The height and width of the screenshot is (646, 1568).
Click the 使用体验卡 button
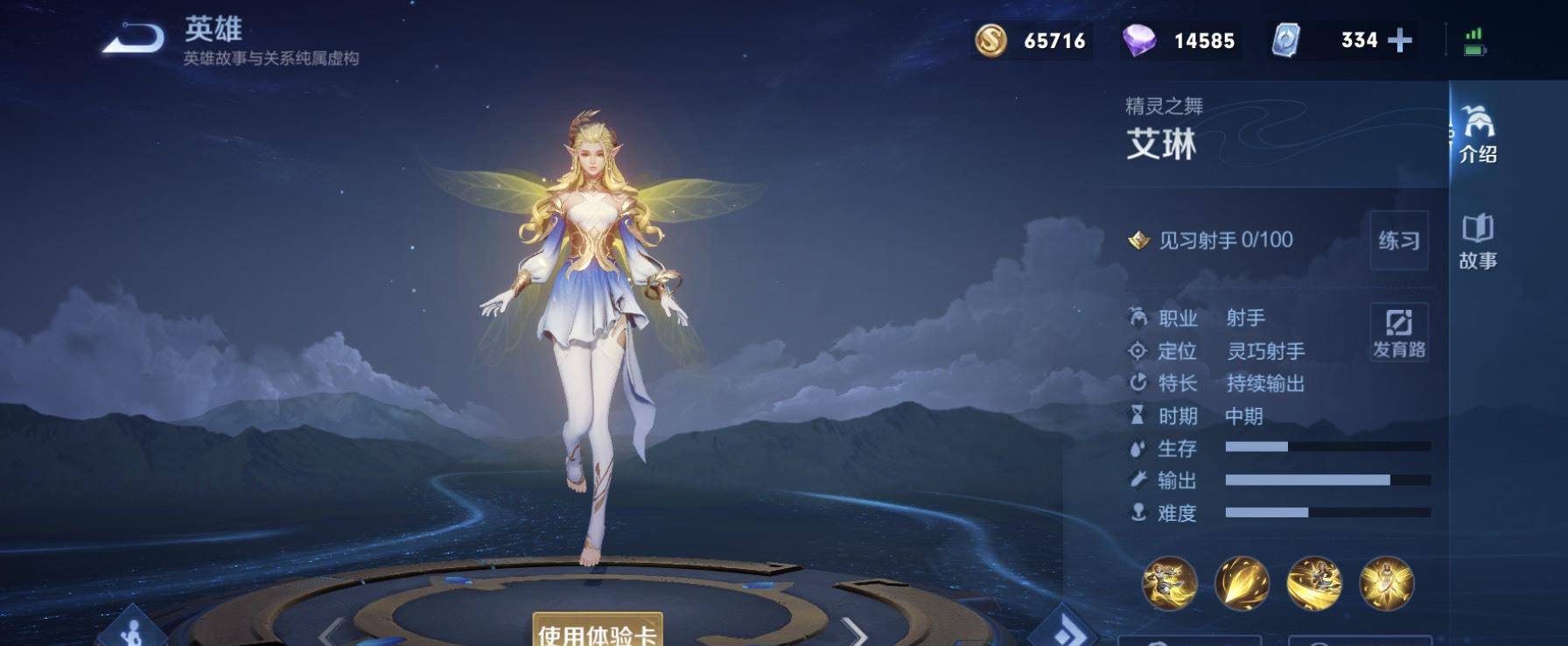(598, 631)
